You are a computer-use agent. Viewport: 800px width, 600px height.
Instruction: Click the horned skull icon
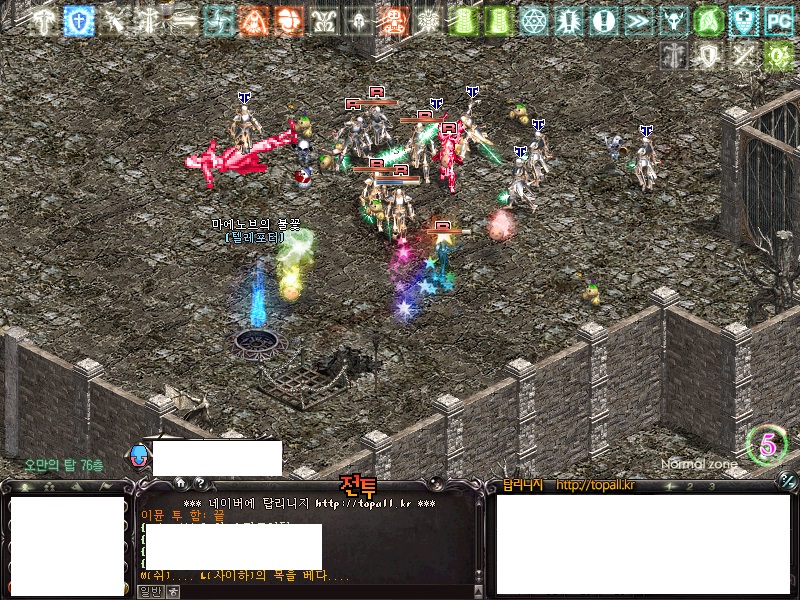tap(672, 20)
